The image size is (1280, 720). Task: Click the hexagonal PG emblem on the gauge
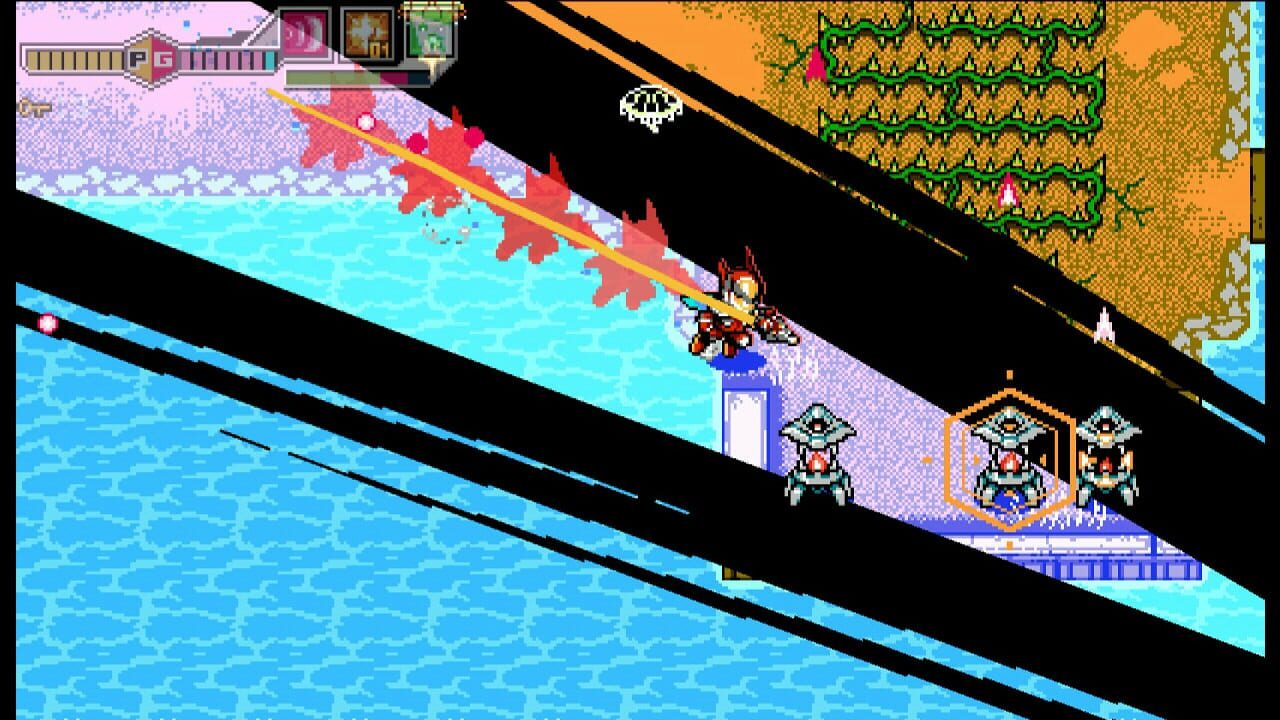point(150,58)
